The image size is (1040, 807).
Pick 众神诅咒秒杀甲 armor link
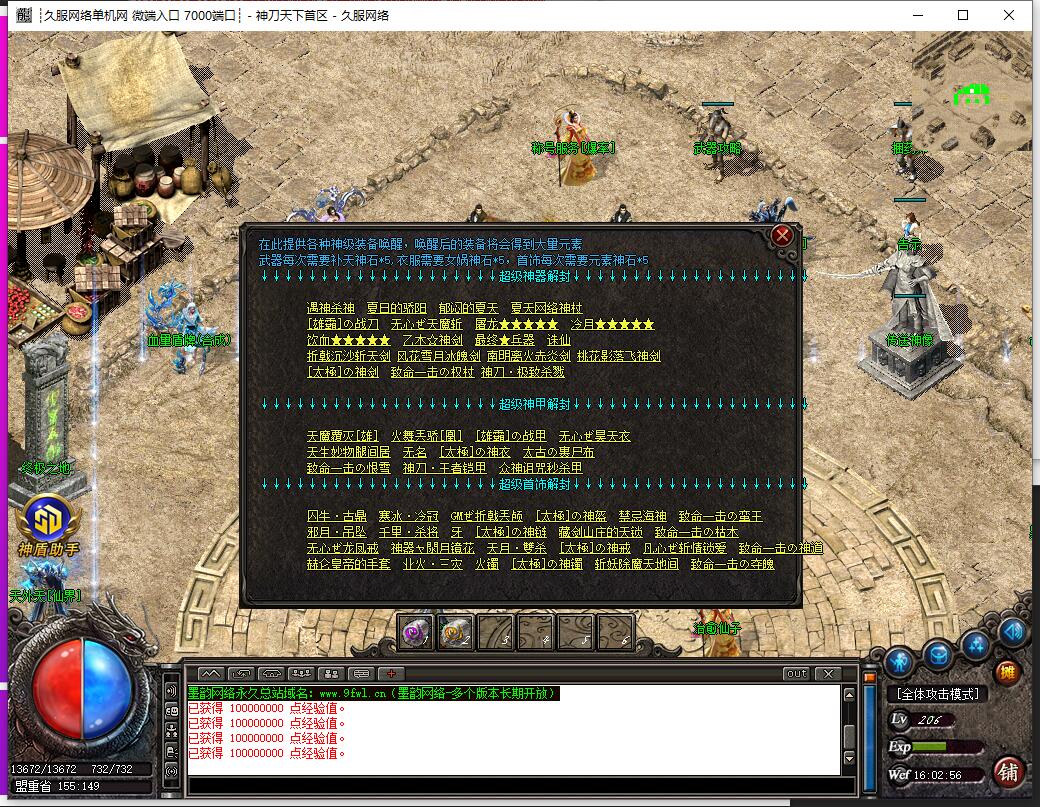pyautogui.click(x=540, y=468)
